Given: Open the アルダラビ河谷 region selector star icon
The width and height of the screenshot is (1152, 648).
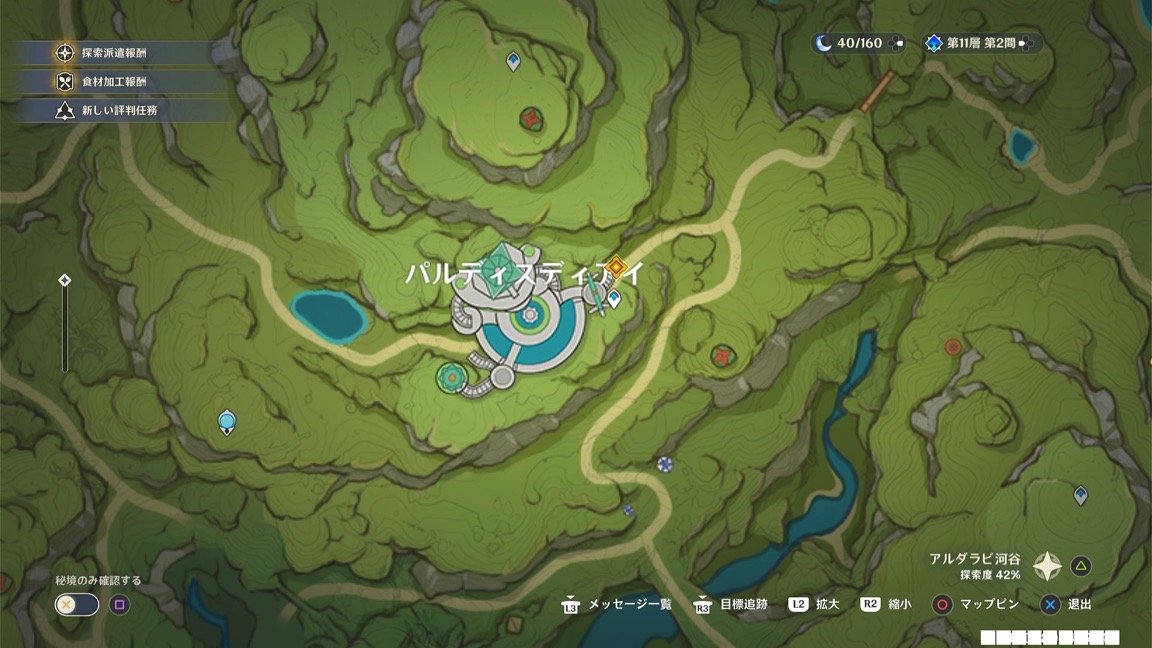Looking at the screenshot, I should point(1047,567).
